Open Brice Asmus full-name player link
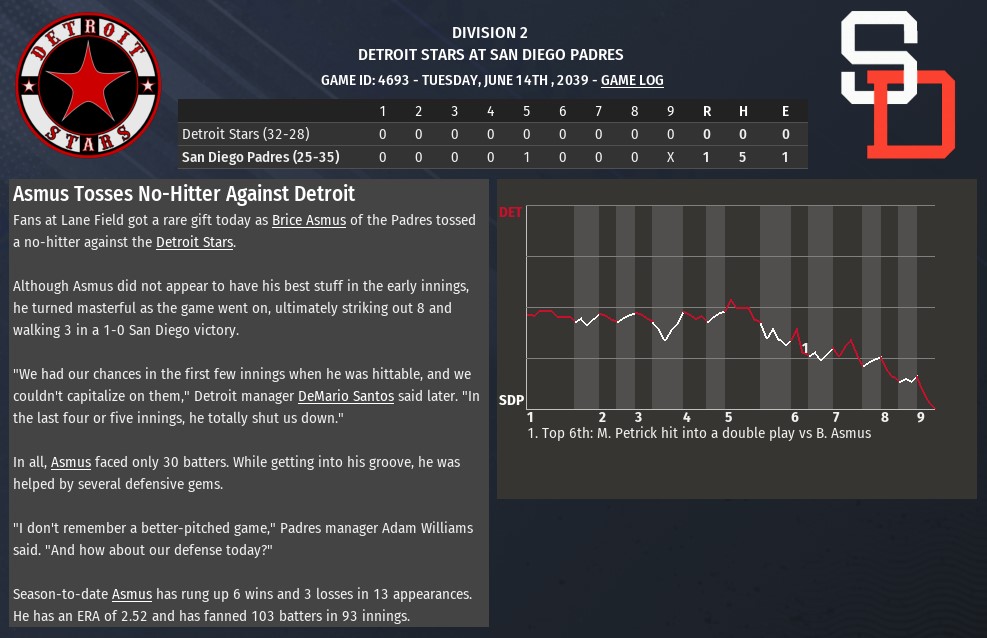This screenshot has height=638, width=987. point(309,220)
